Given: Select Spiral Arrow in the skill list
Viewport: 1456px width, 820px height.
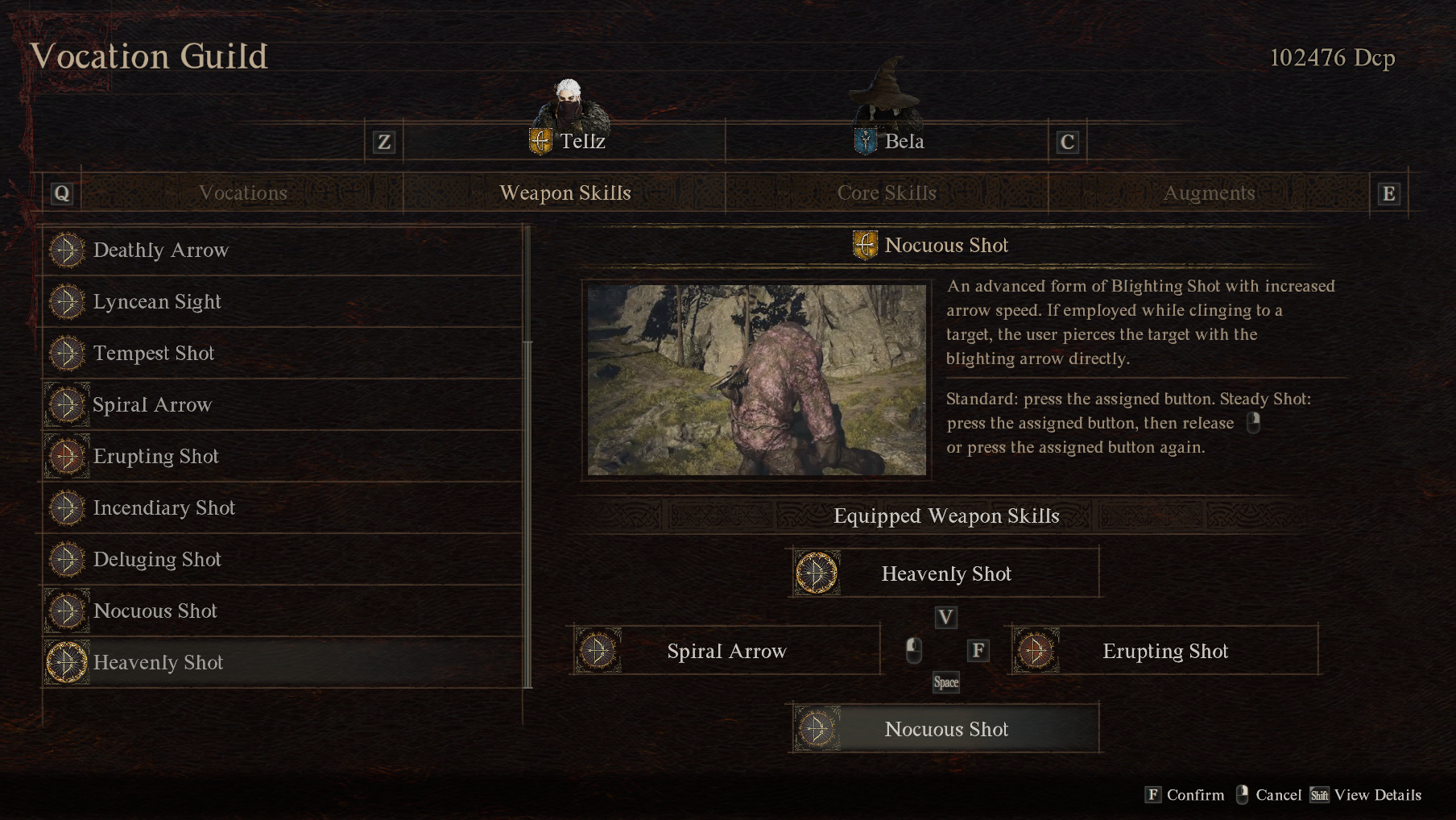Looking at the screenshot, I should [282, 405].
